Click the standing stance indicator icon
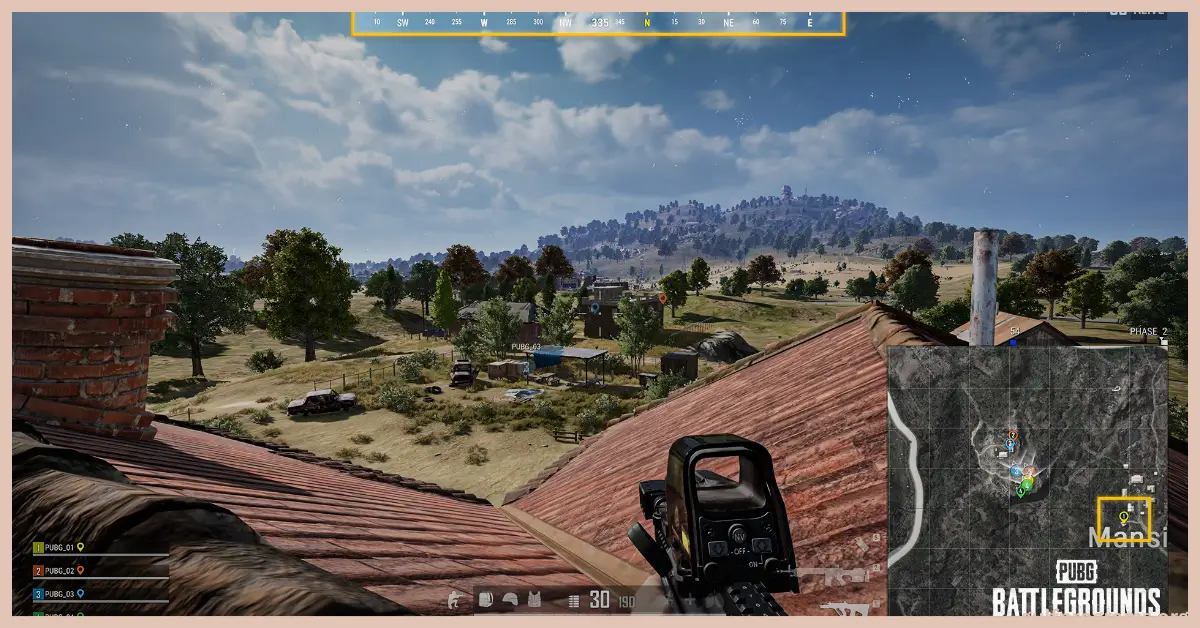Screen dimensions: 1200x628 (456, 600)
